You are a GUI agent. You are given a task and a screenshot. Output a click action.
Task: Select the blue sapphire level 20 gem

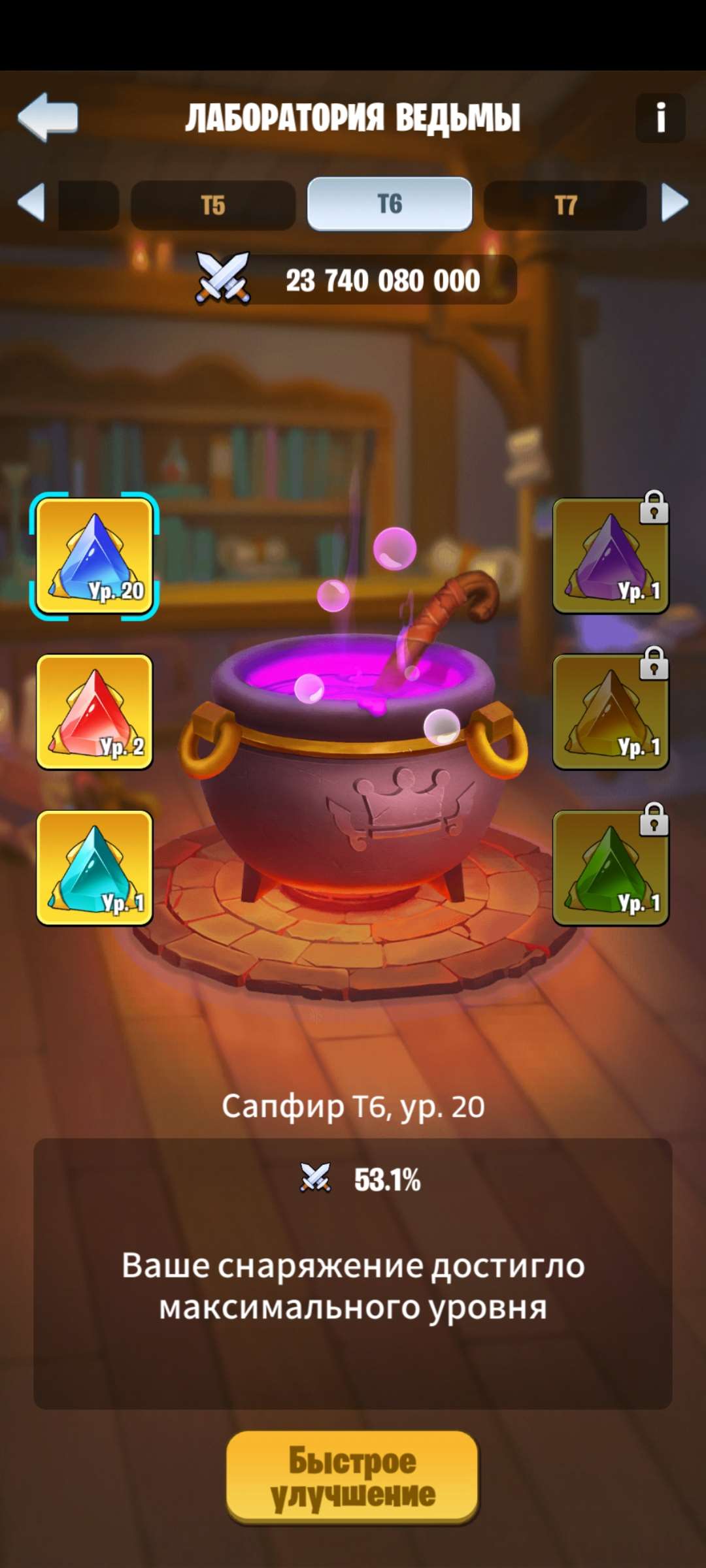(94, 556)
